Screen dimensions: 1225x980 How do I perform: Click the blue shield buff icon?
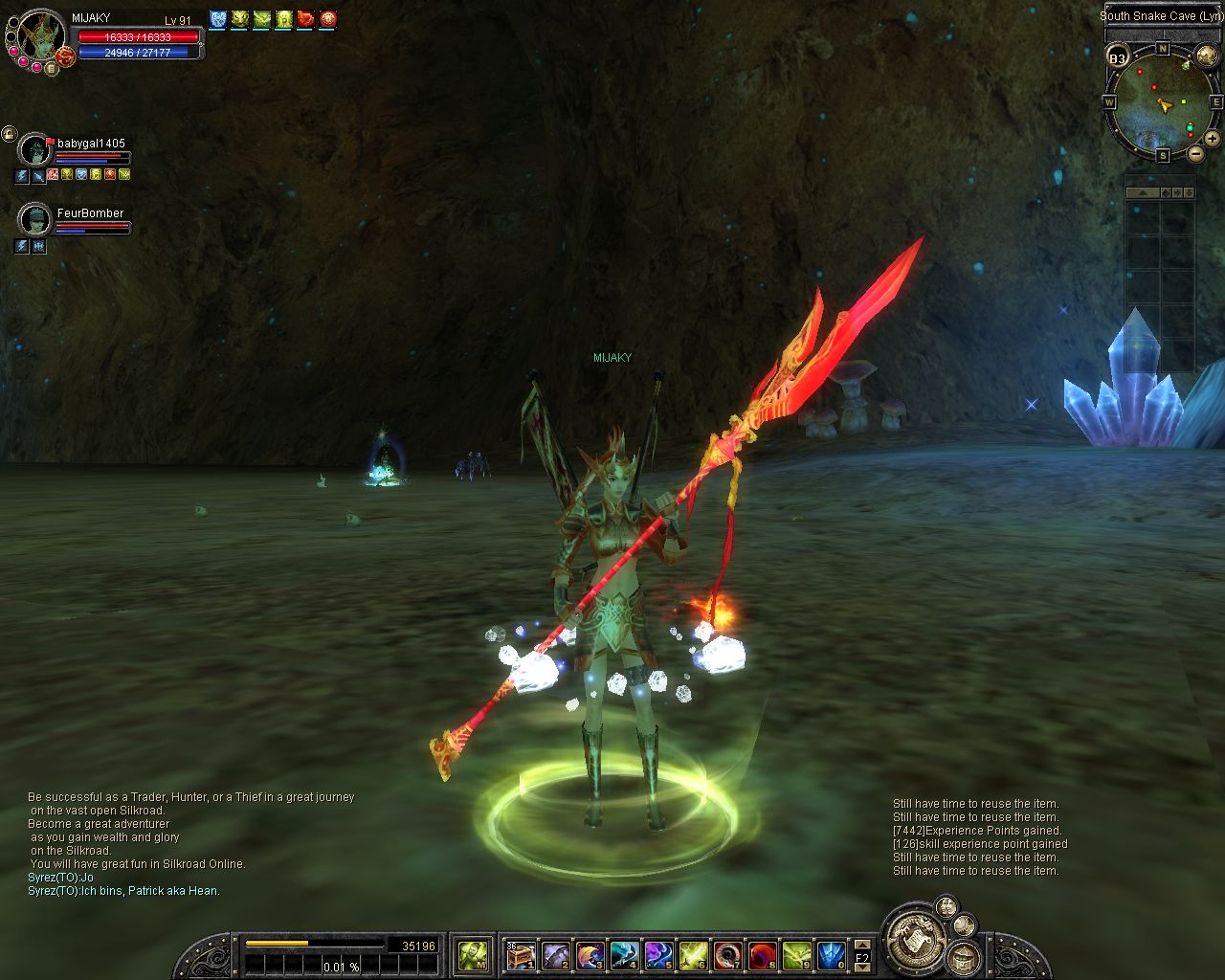click(x=217, y=19)
